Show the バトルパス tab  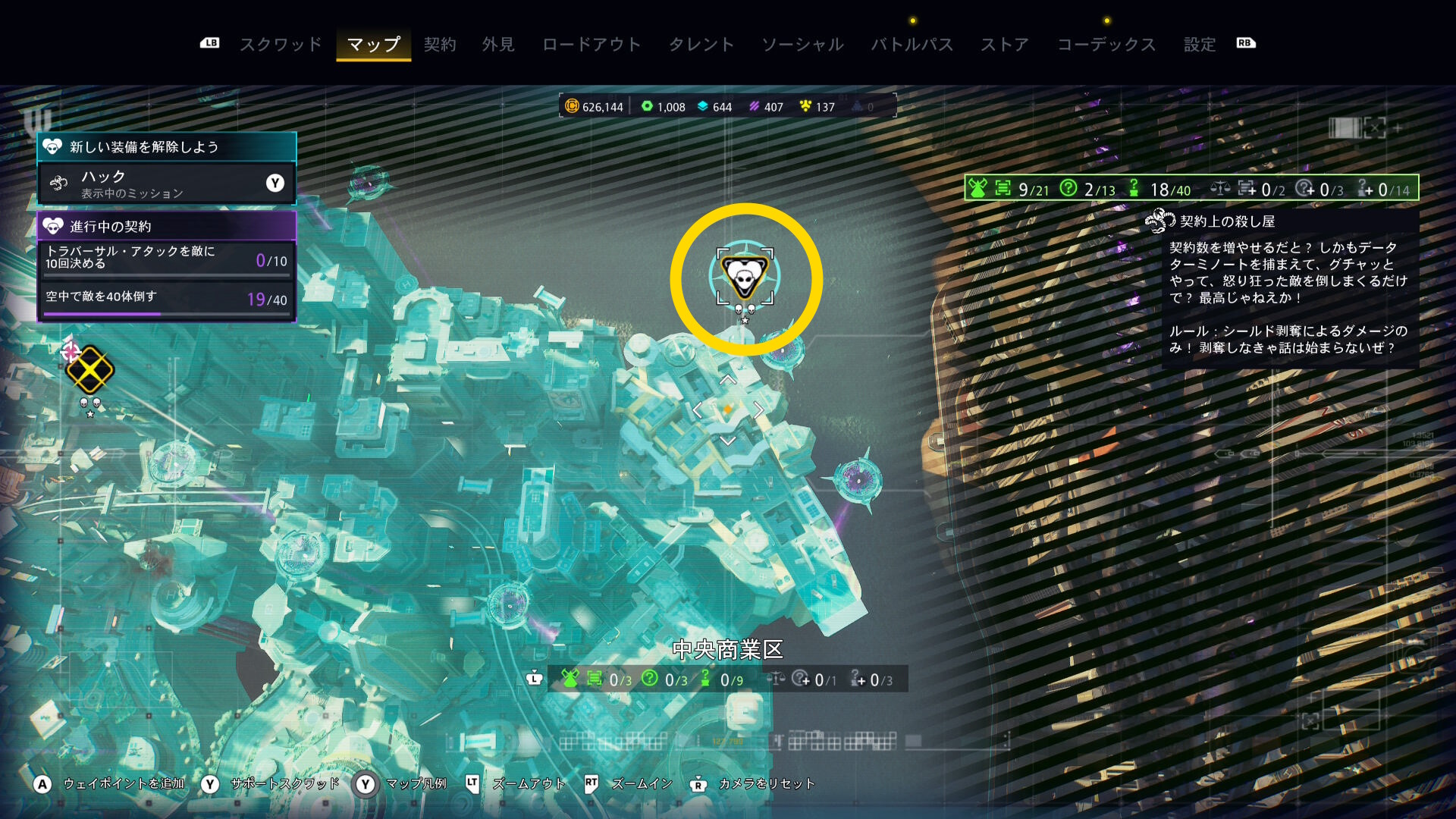(x=912, y=45)
